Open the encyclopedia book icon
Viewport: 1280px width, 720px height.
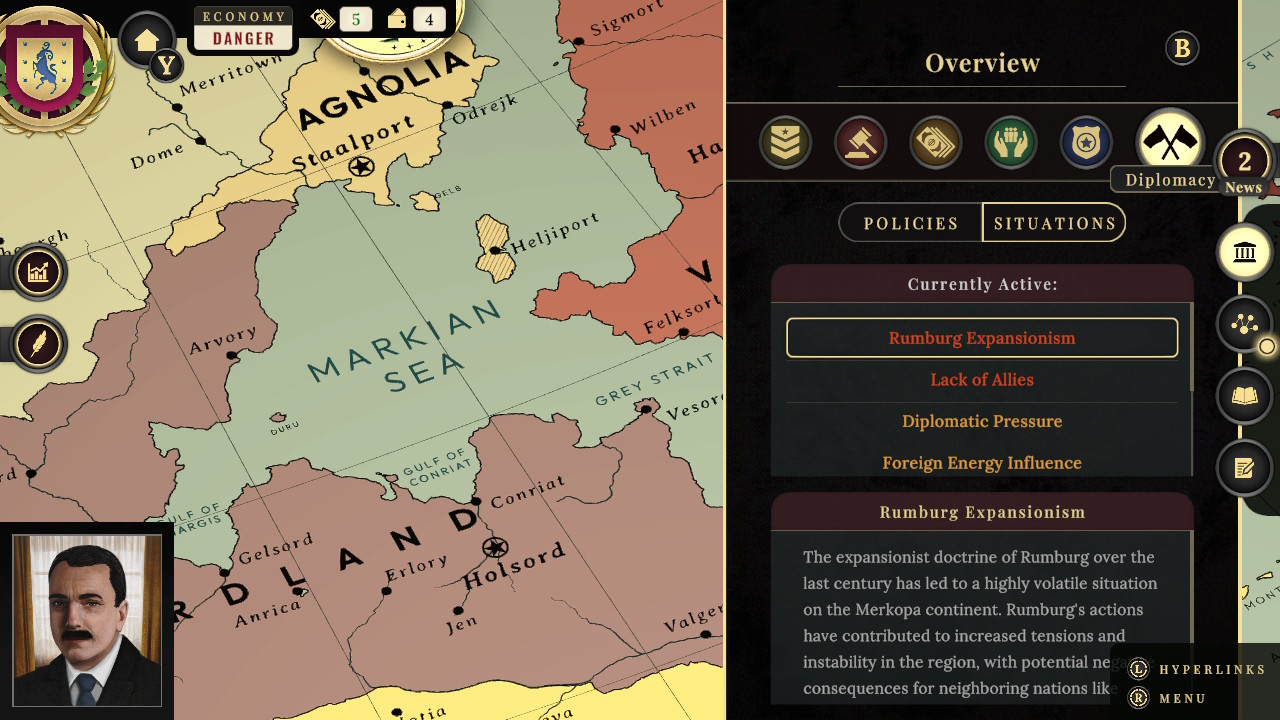(1244, 395)
